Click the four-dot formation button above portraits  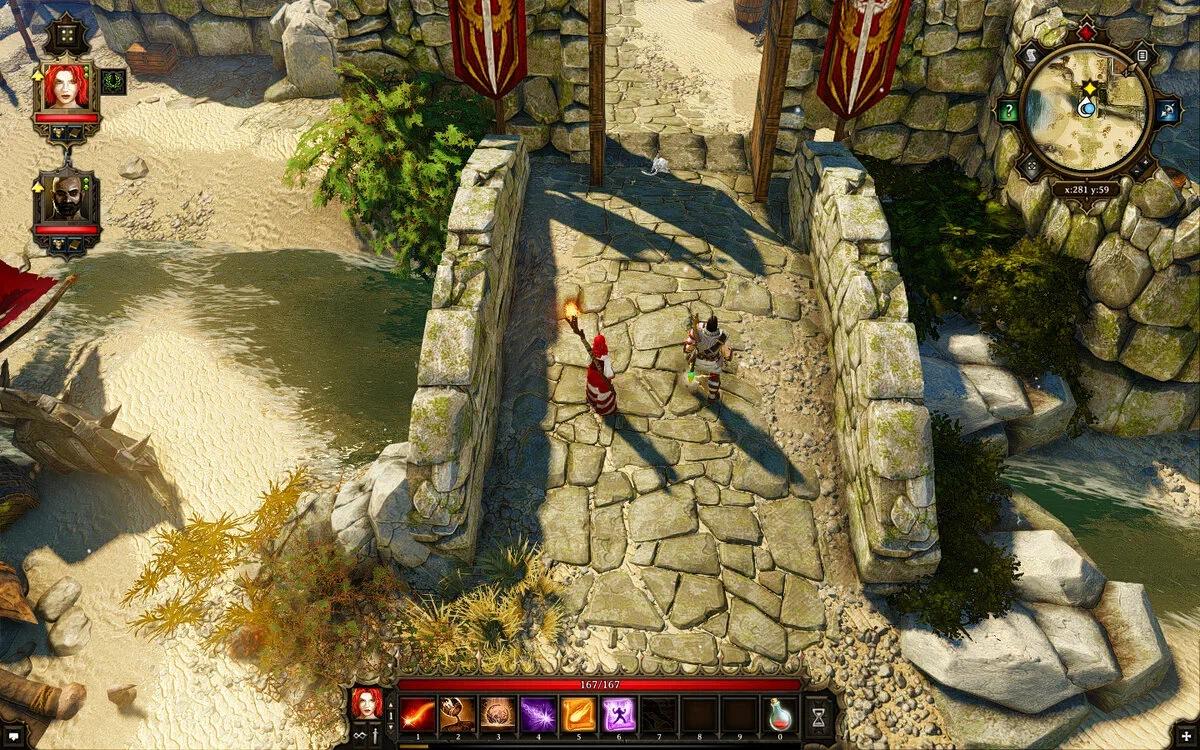[66, 33]
